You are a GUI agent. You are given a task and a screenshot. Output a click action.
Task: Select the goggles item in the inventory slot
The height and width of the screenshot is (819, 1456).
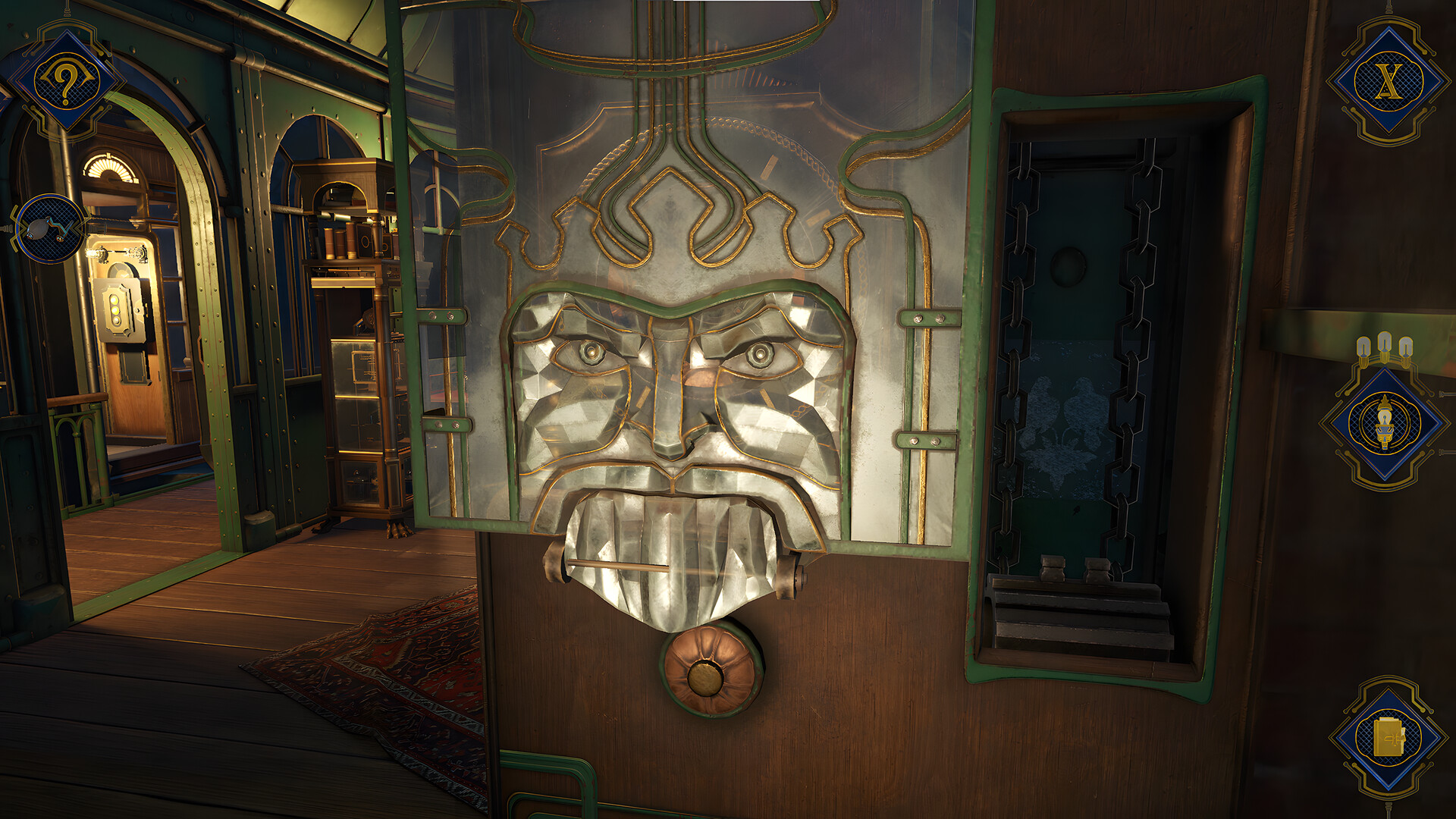[x=50, y=228]
